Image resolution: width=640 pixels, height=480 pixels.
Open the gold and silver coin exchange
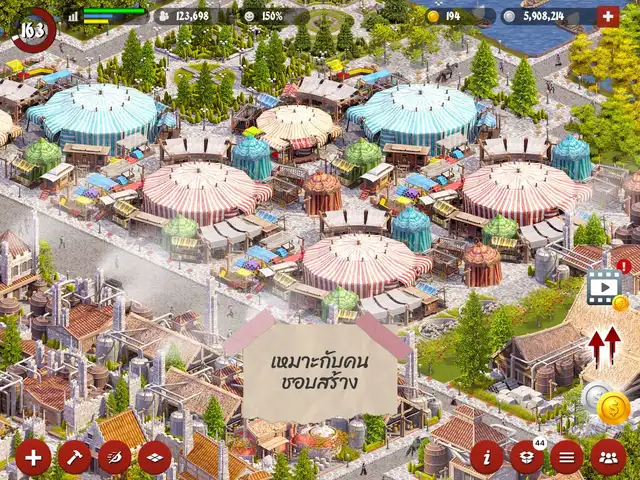(607, 403)
